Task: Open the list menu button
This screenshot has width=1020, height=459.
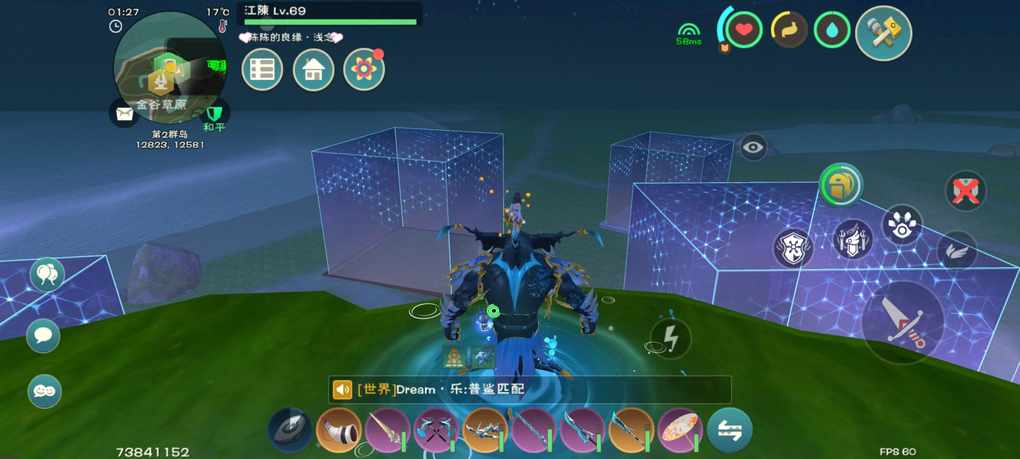Action: 263,70
